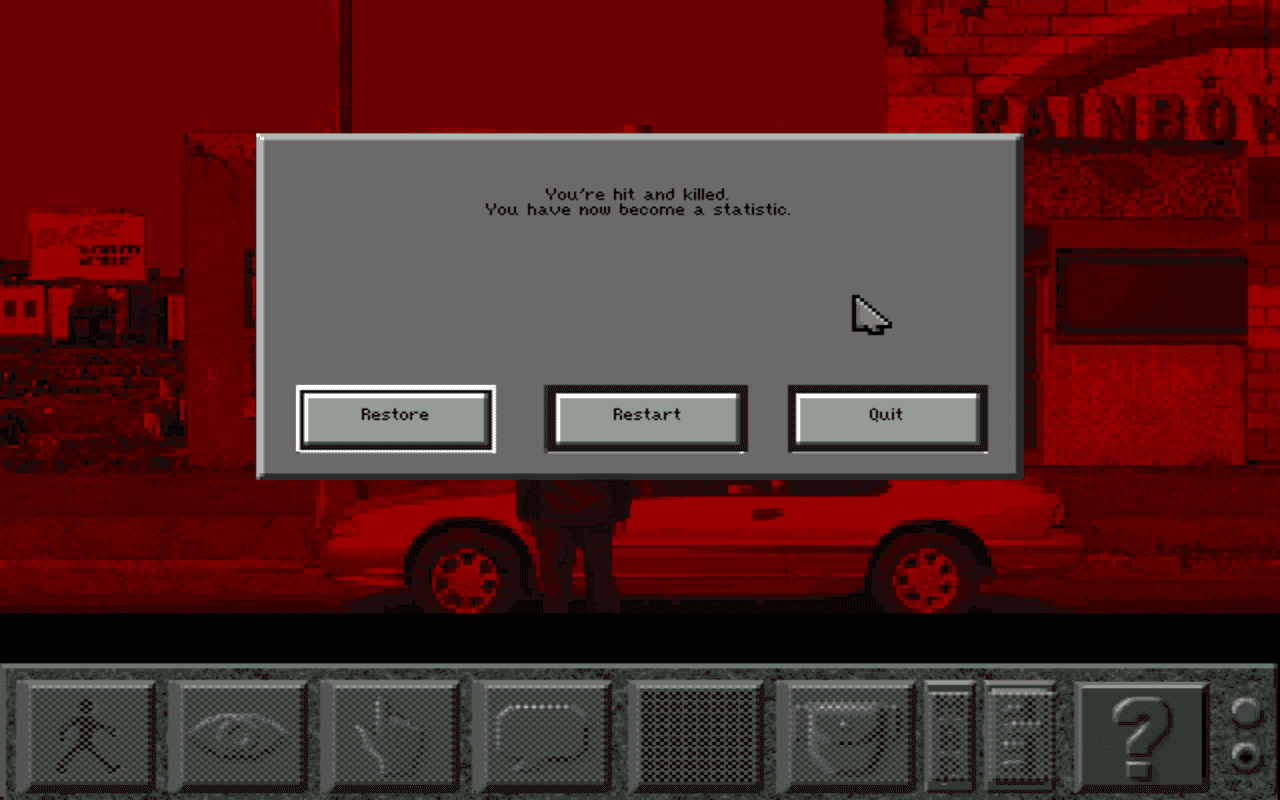1280x800 pixels.
Task: Select the Look eye icon
Action: click(x=237, y=735)
